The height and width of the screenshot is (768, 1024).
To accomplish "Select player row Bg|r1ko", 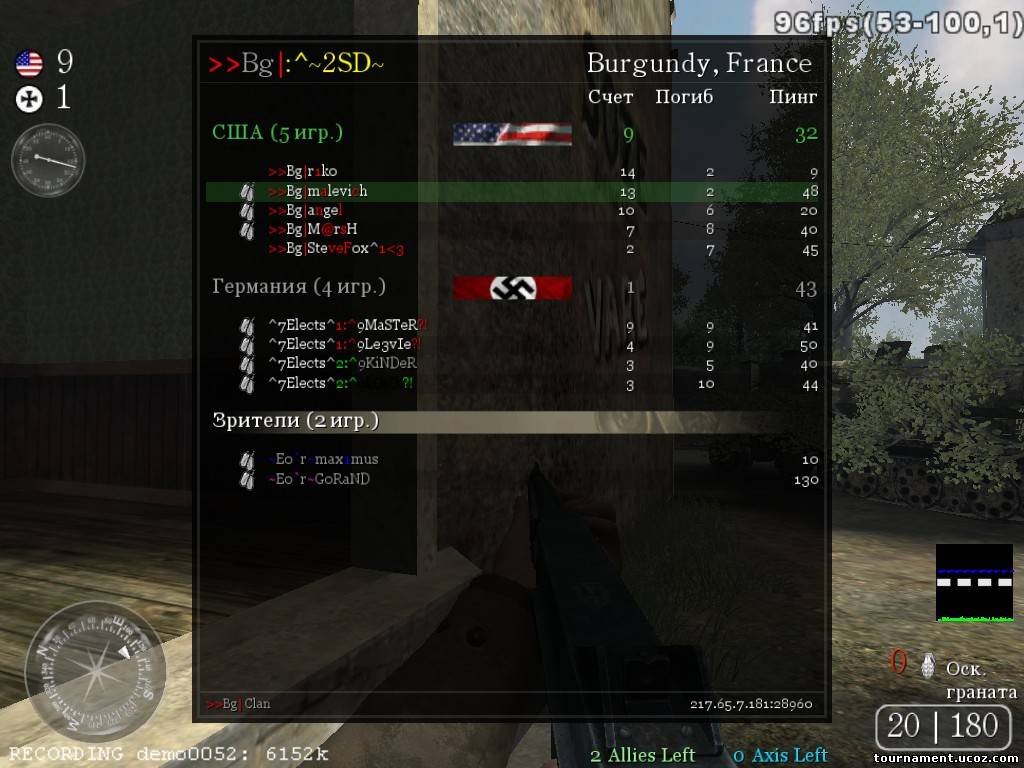I will tap(298, 172).
